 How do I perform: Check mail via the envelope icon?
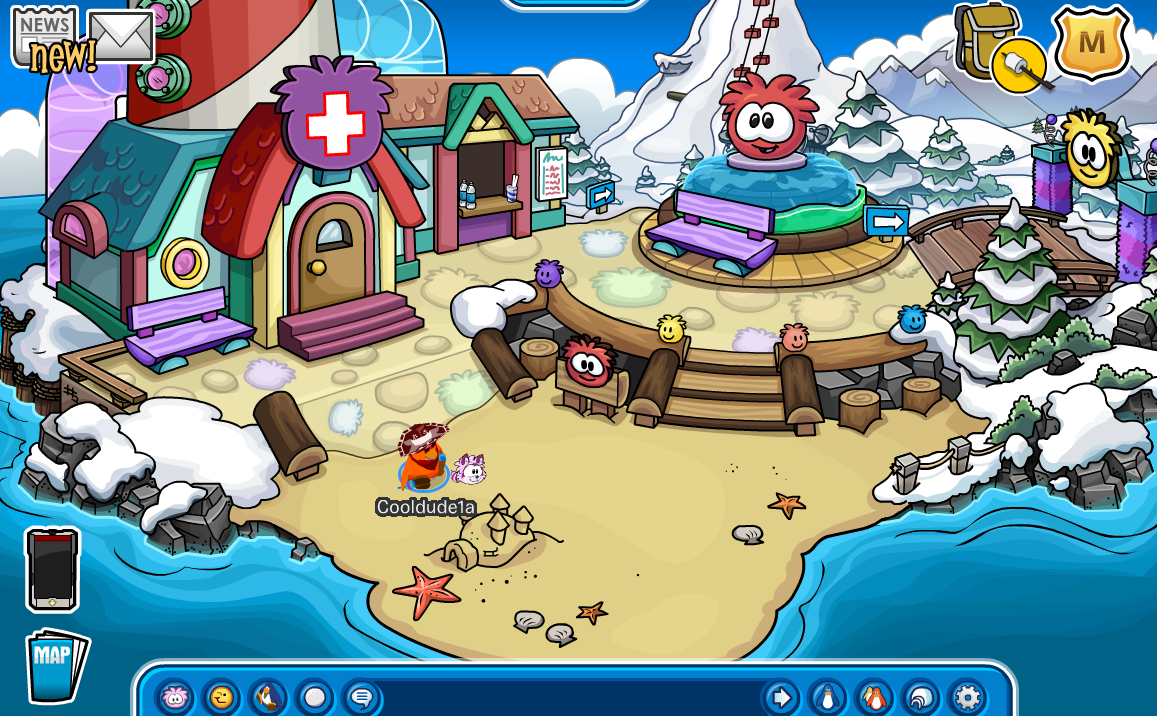tap(121, 36)
